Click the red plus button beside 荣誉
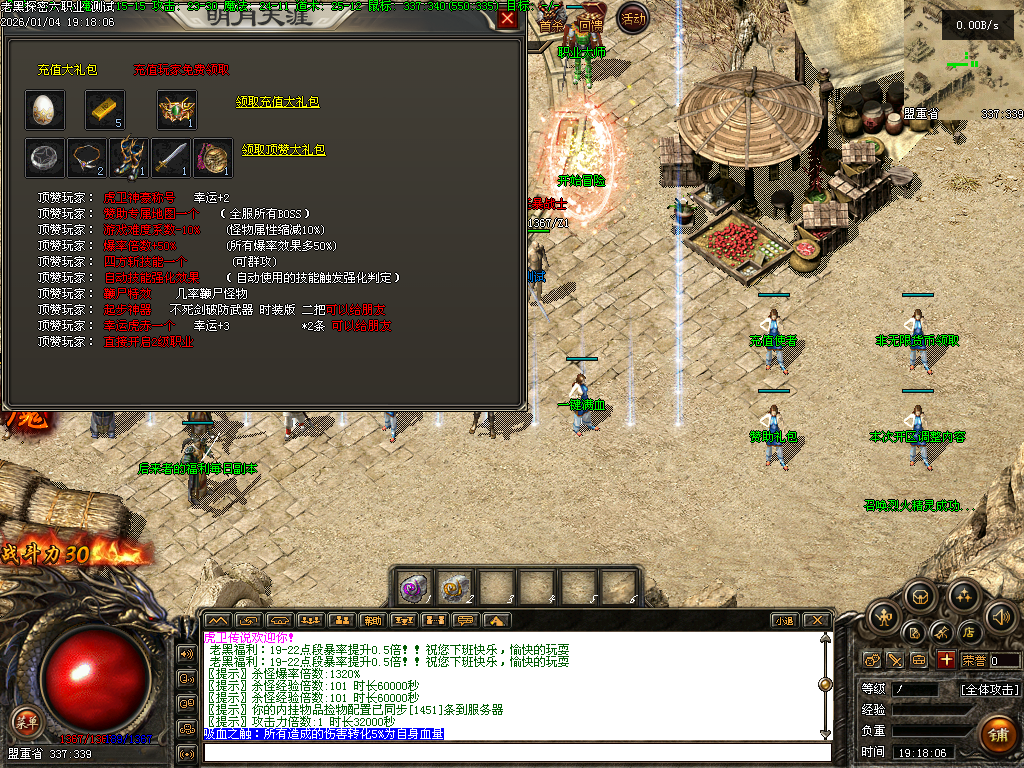1024x768 pixels. pos(946,660)
